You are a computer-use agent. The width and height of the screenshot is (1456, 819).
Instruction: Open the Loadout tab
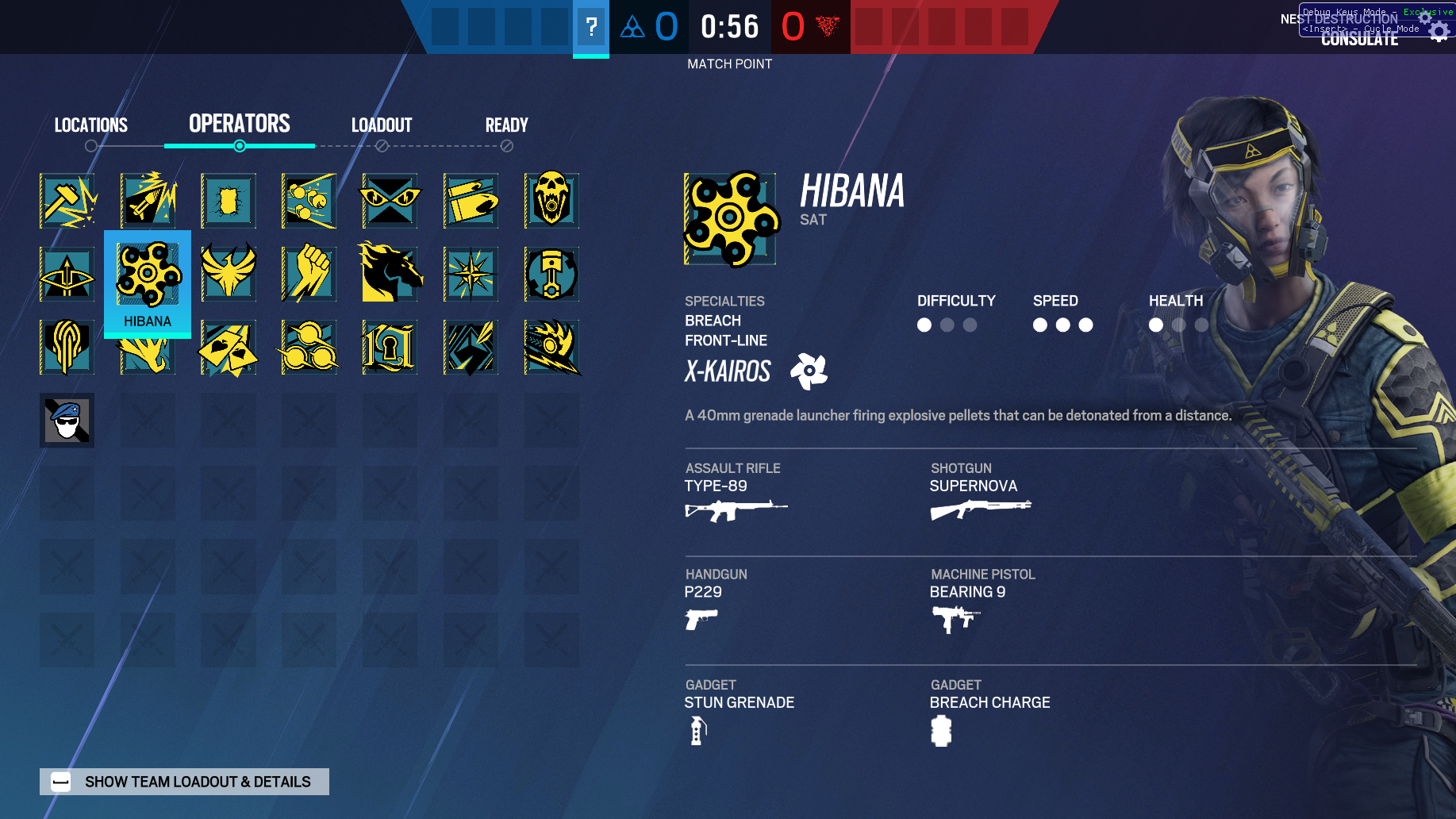(382, 125)
